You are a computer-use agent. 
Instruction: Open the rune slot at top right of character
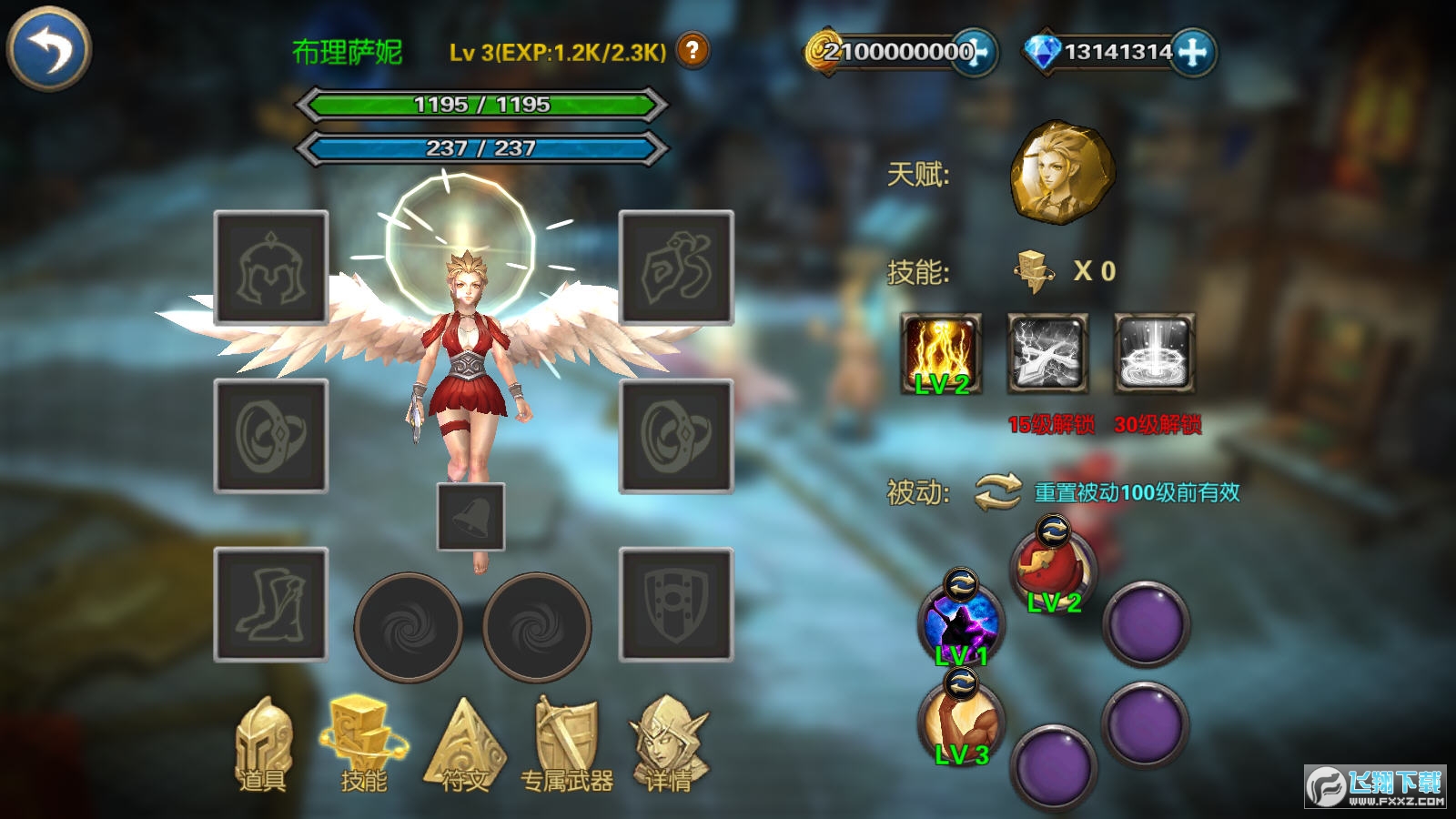(674, 268)
